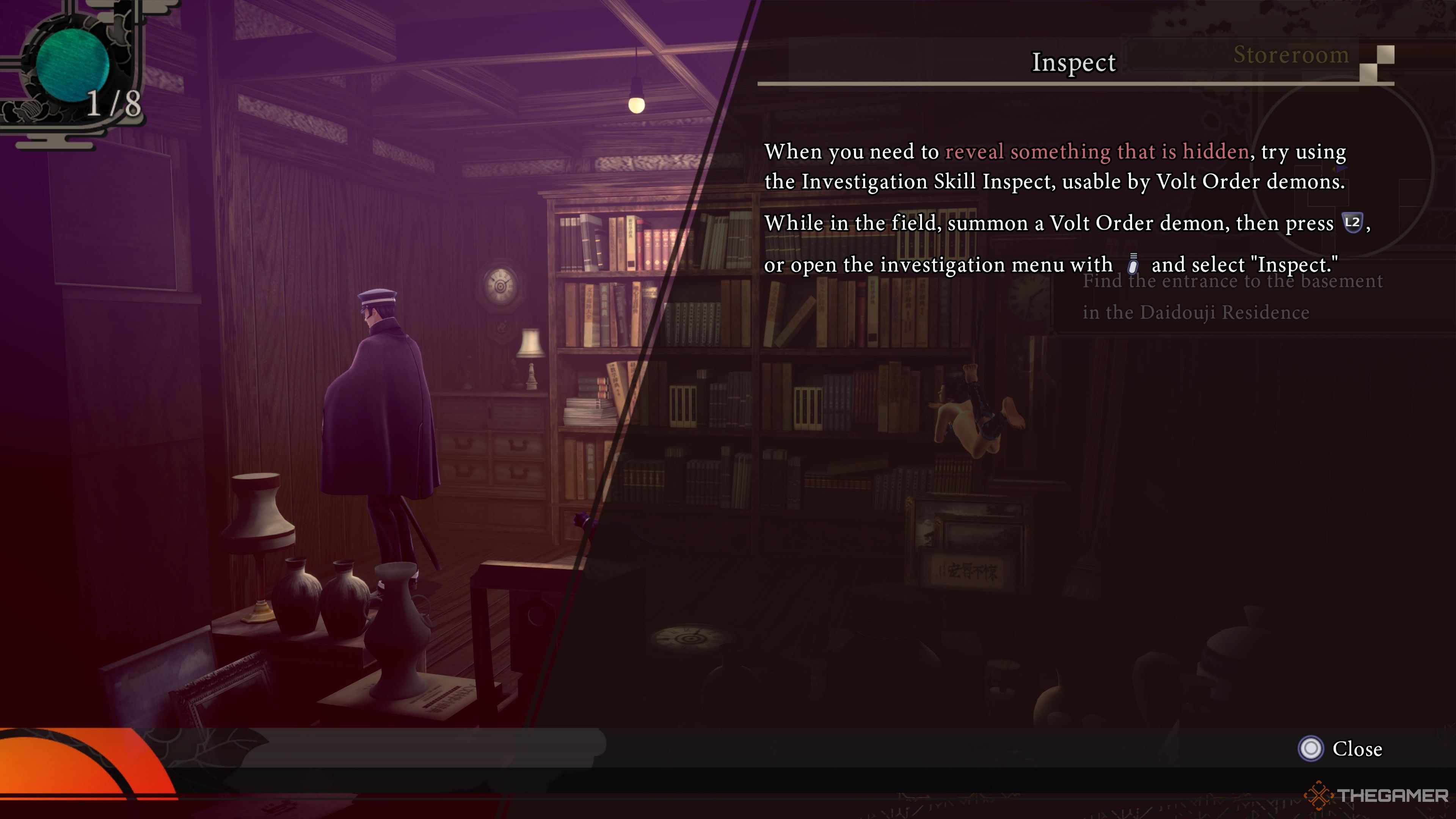Close the Inspect tutorial panel
Image resolution: width=1456 pixels, height=819 pixels.
[1340, 748]
